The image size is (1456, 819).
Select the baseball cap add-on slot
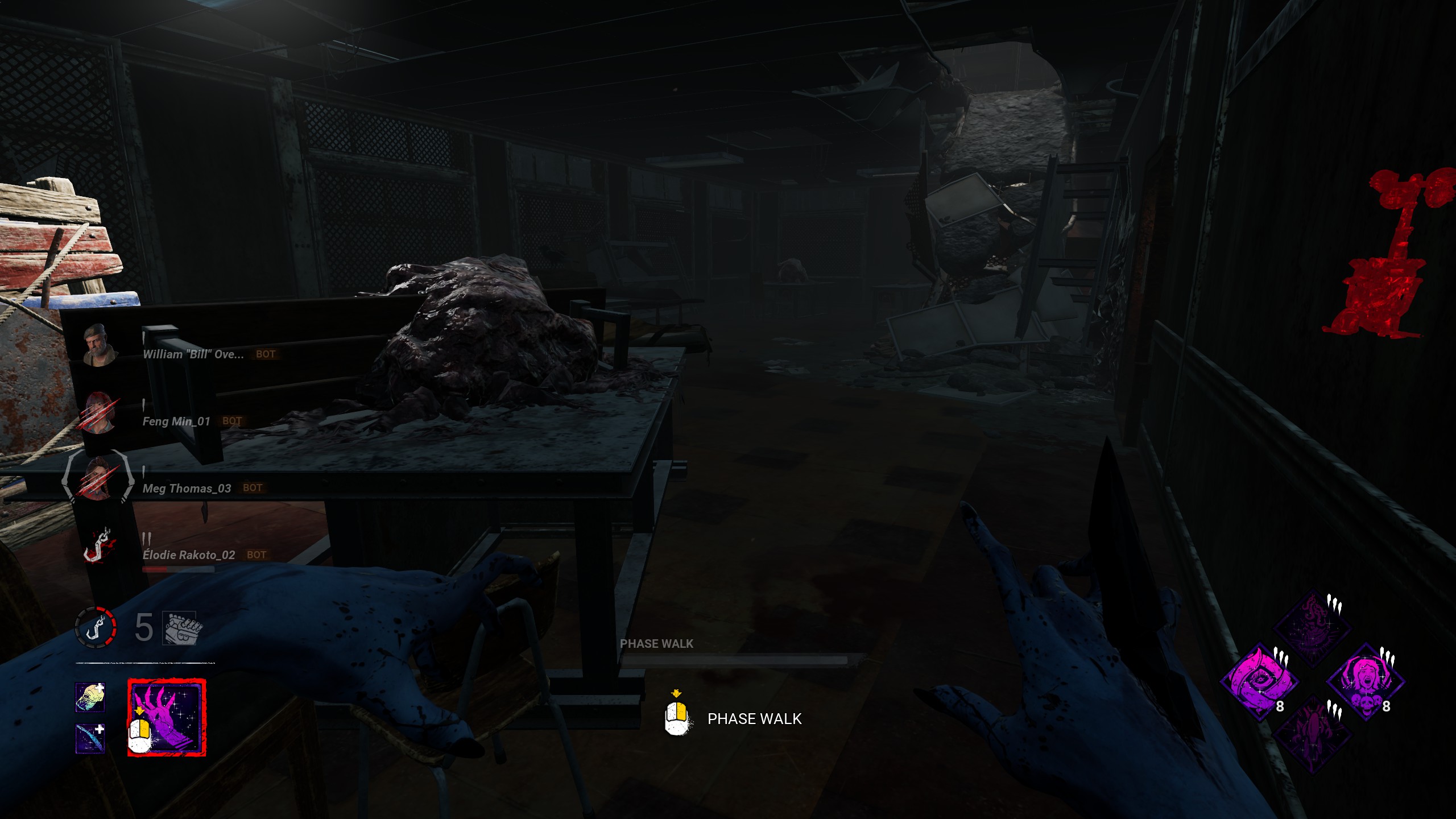point(90,698)
